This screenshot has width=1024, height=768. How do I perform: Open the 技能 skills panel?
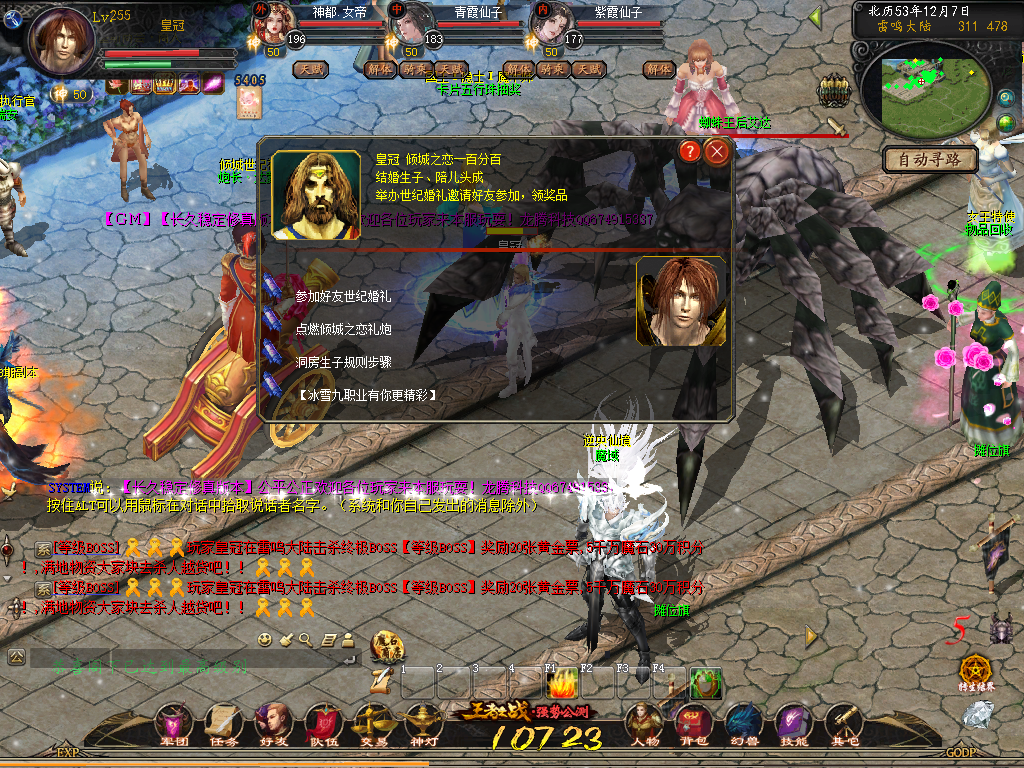coord(793,722)
